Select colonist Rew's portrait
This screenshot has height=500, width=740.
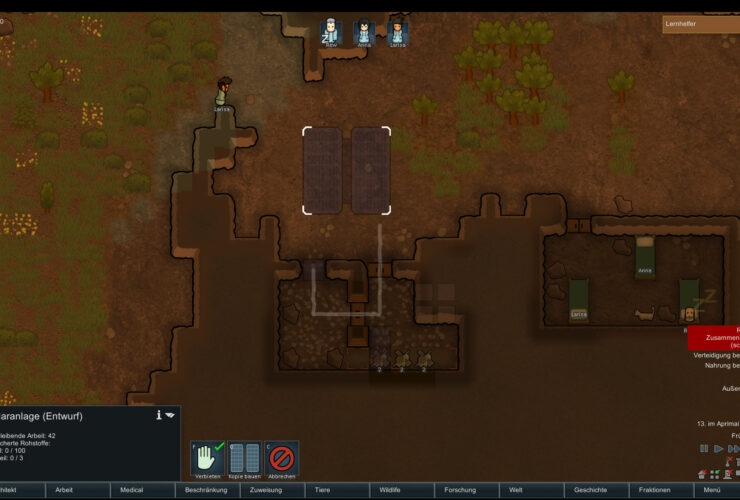coord(331,33)
